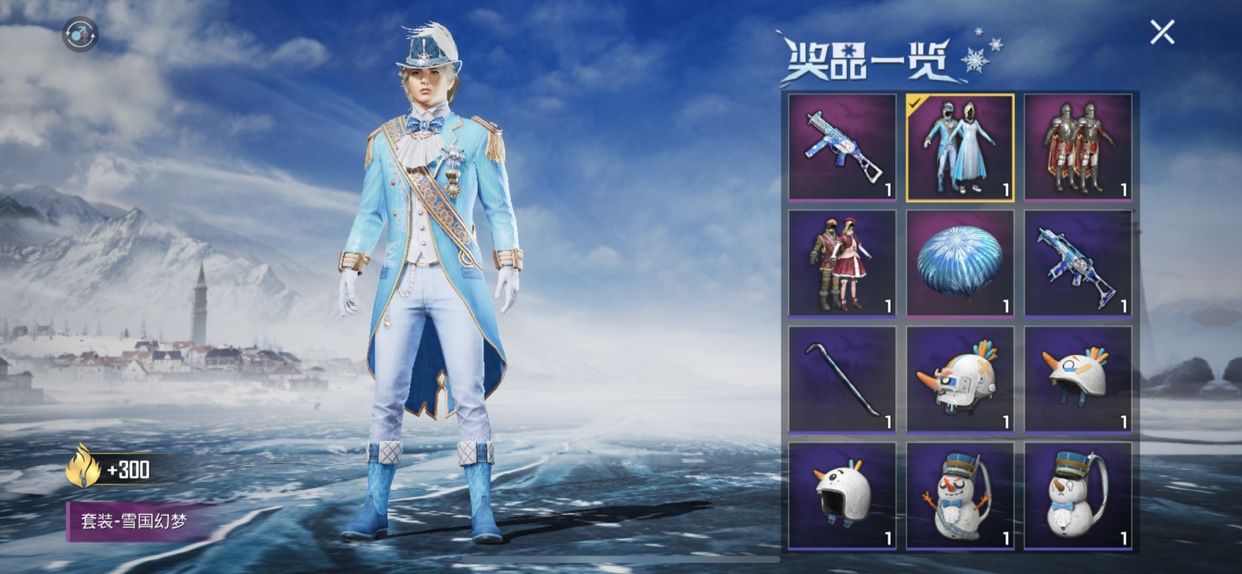Select the snowman backpack with arms

point(960,495)
